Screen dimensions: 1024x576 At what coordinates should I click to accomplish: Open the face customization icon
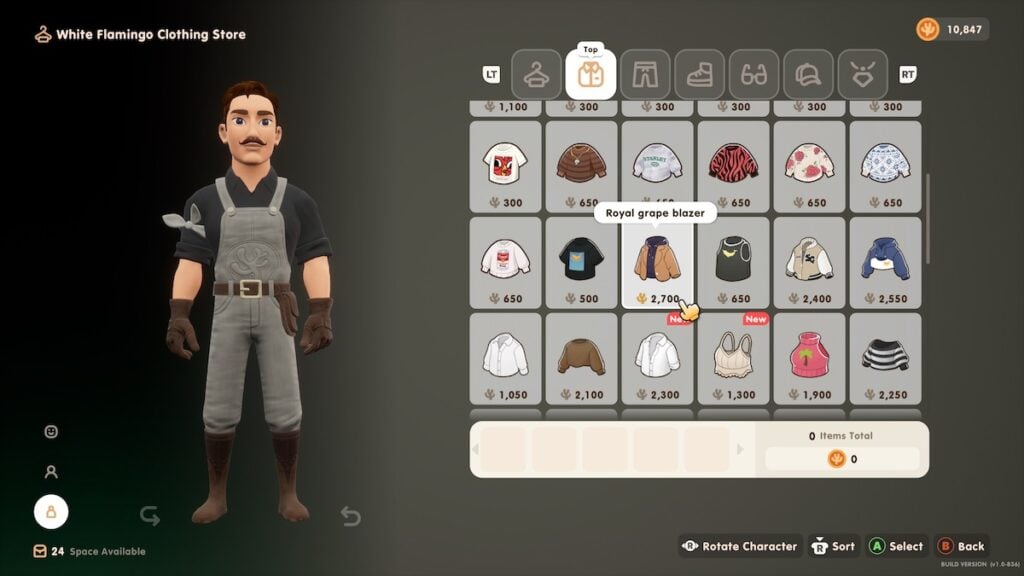tap(51, 431)
